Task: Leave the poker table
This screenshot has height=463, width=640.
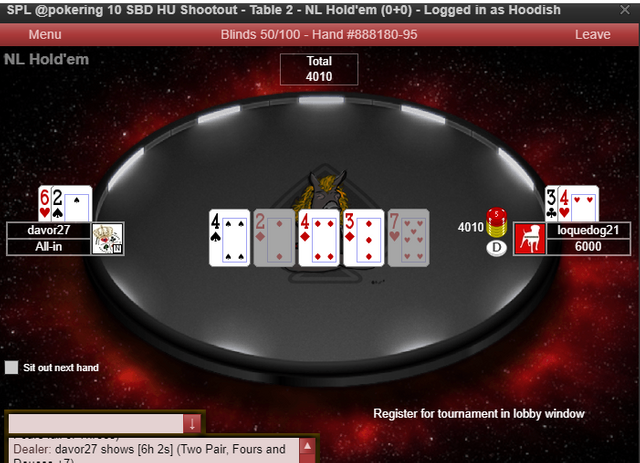Action: point(592,34)
